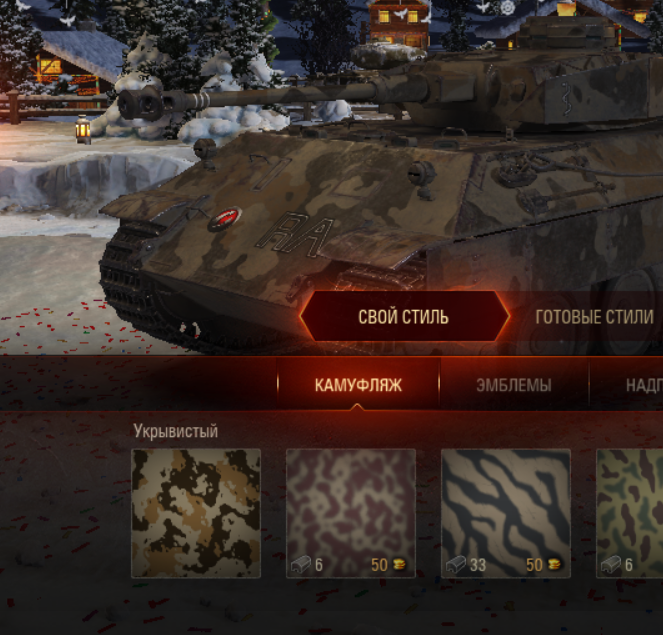Choose the brown and black blotch camouflage
The height and width of the screenshot is (635, 663).
196,512
